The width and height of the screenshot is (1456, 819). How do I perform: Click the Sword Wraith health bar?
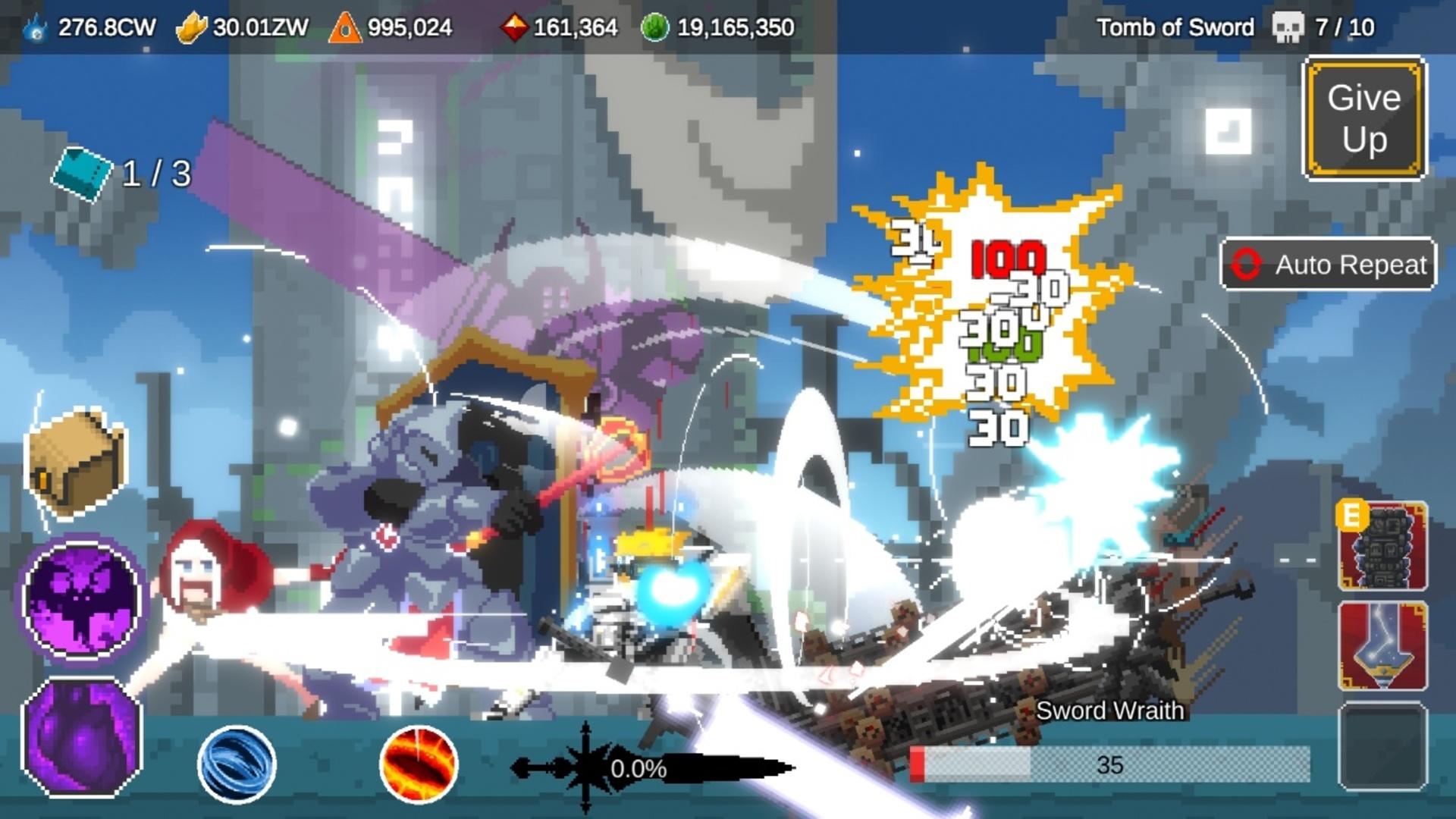tap(1111, 766)
